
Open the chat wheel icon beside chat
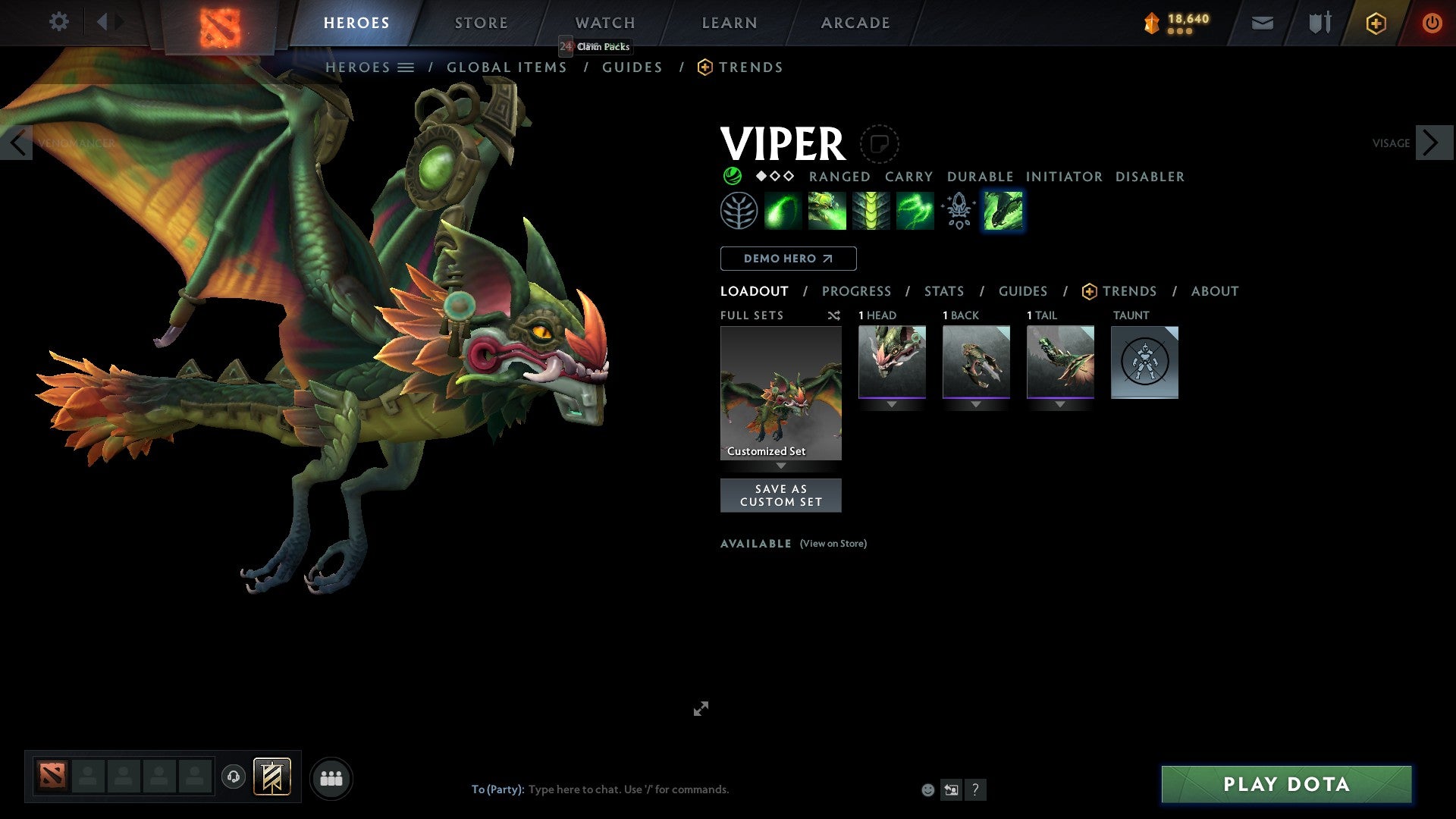click(952, 789)
